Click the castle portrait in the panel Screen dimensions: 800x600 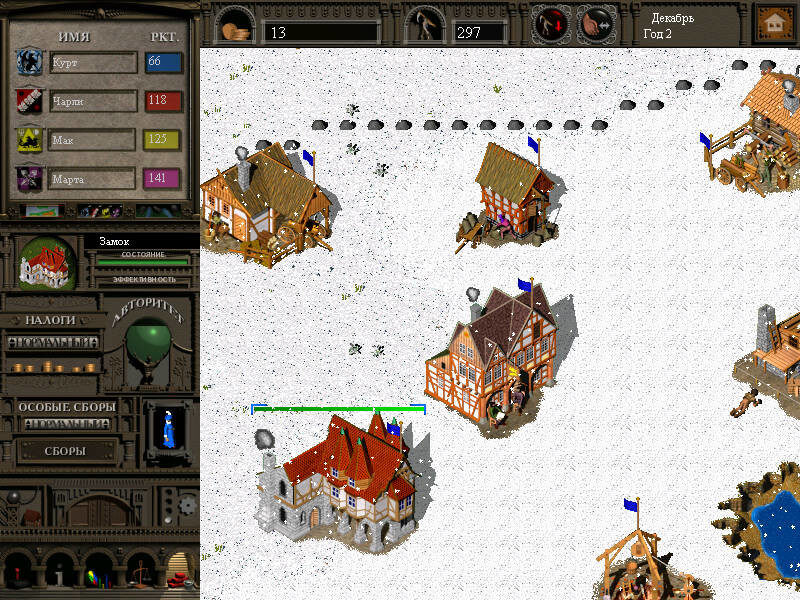46,265
